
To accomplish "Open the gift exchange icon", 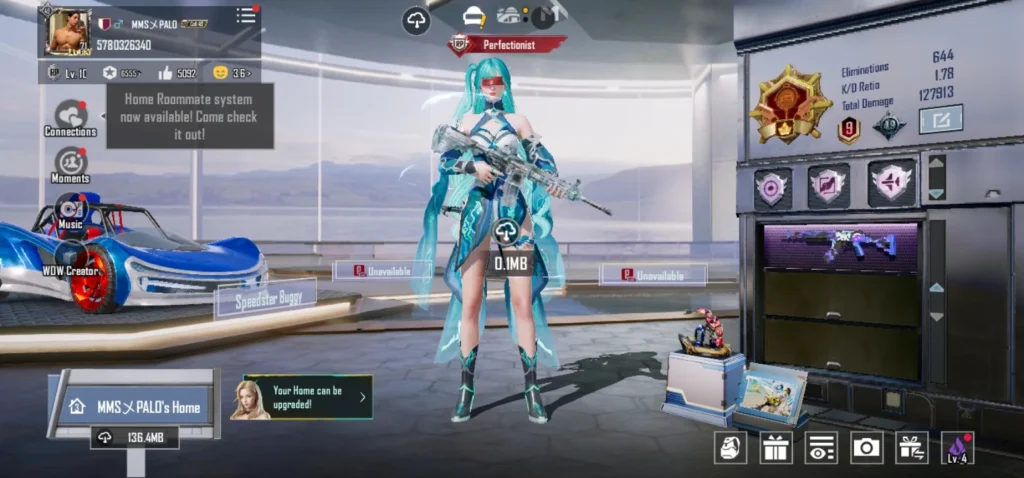I will point(911,447).
